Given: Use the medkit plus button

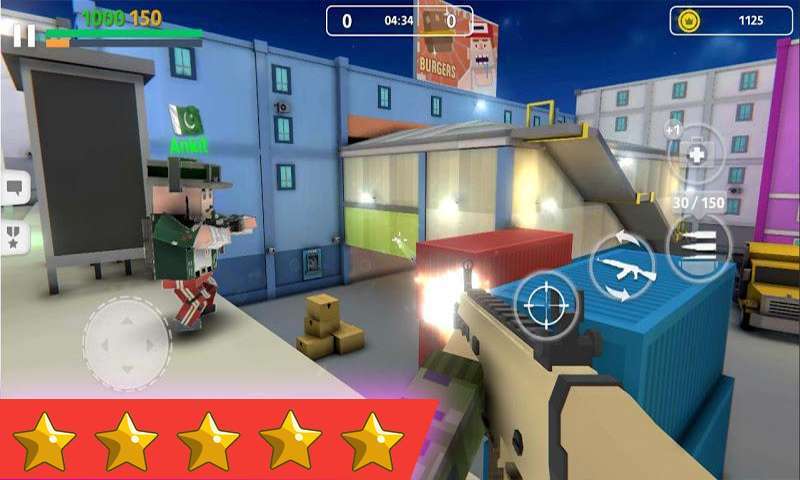Looking at the screenshot, I should tap(696, 153).
